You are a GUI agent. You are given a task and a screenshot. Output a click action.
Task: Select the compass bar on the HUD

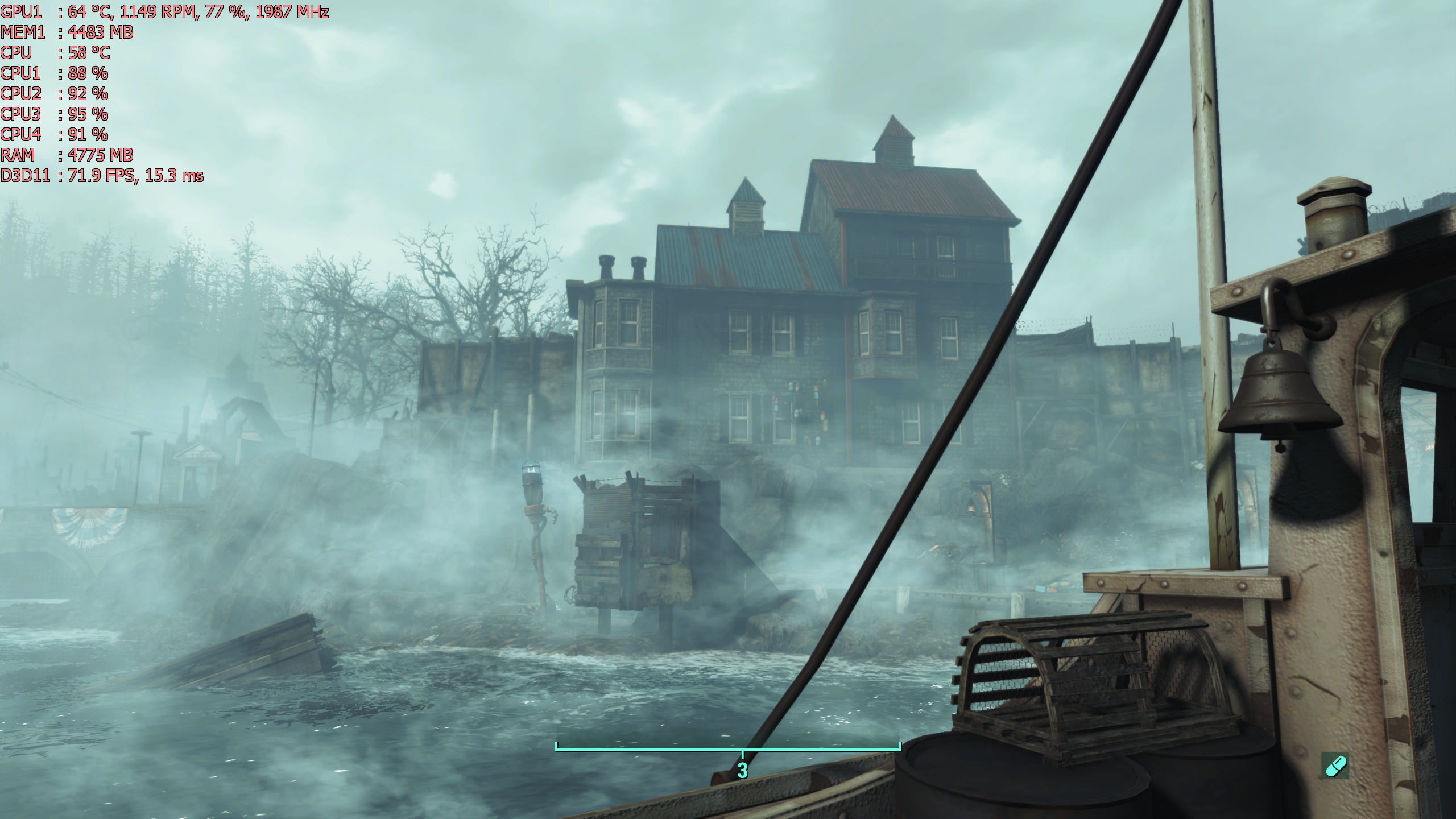click(x=728, y=748)
